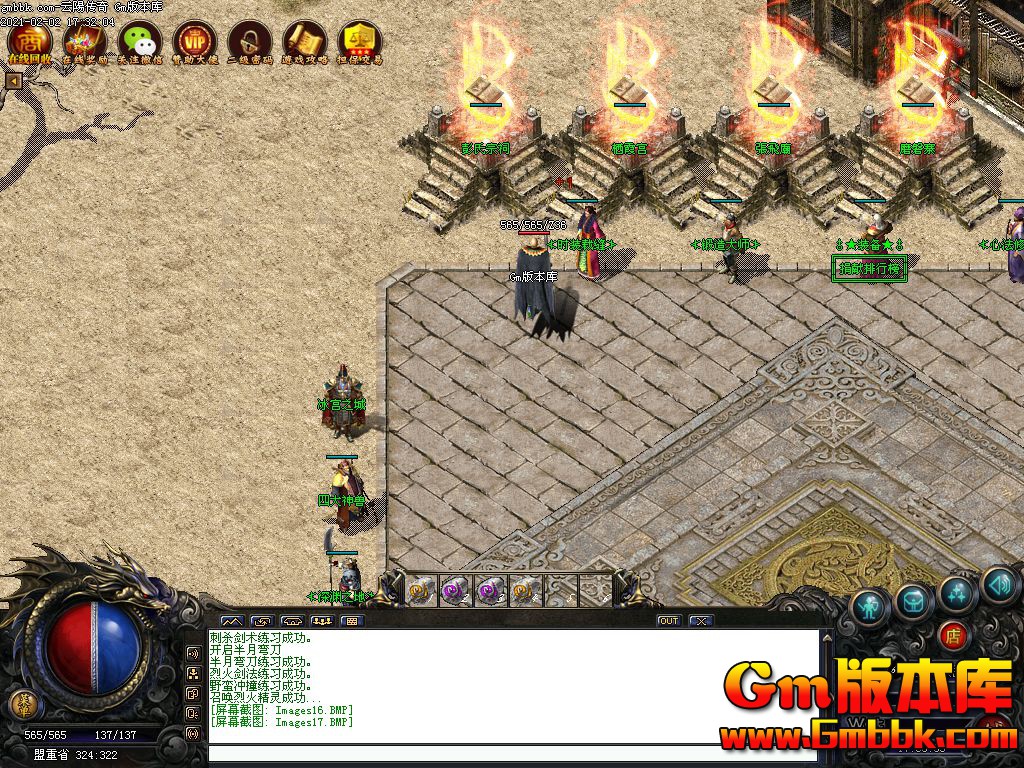
Task: Open the skills round button with three dots
Action: (x=957, y=593)
